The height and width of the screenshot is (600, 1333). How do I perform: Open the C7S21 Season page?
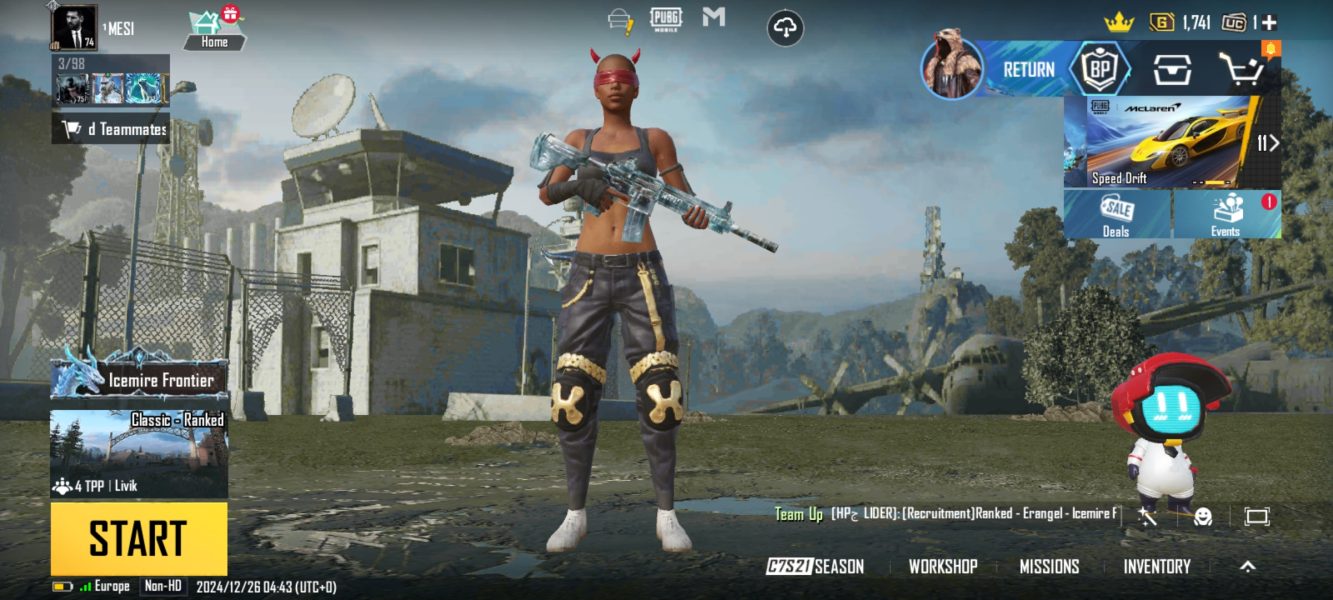coord(815,566)
